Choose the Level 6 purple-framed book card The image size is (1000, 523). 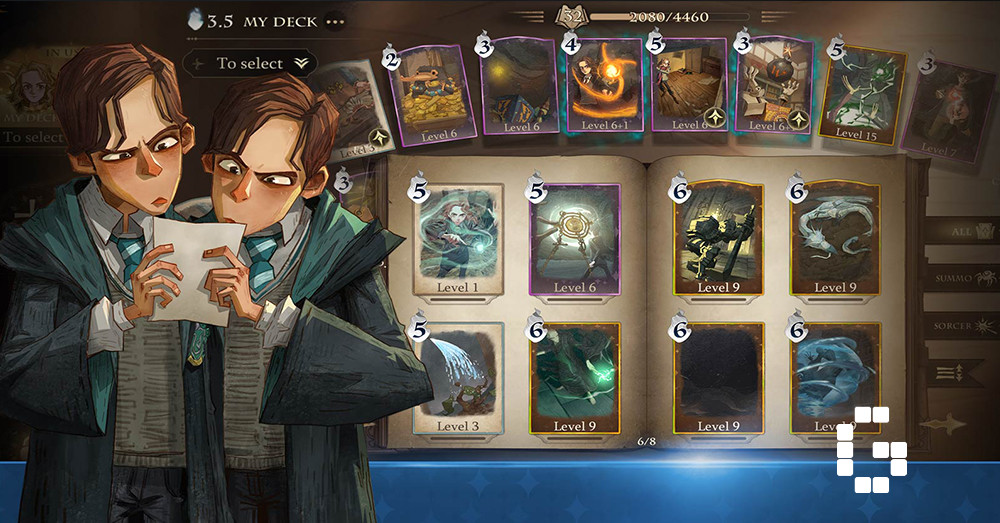tap(575, 238)
